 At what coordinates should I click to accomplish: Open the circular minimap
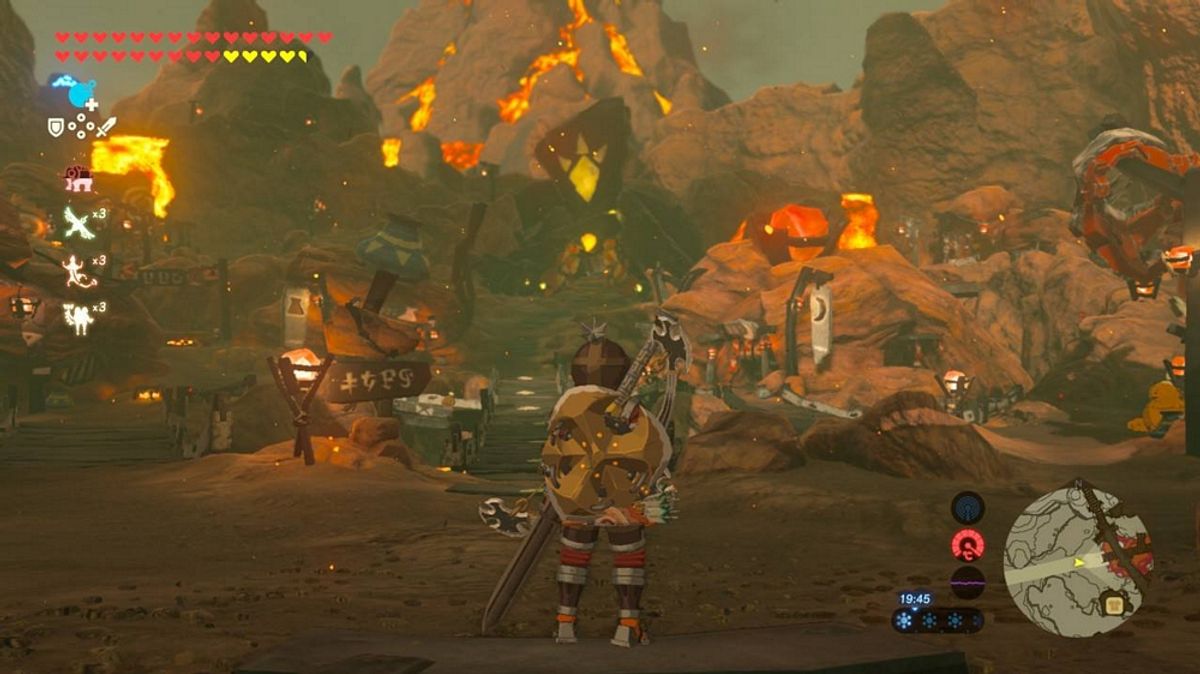click(x=1077, y=561)
